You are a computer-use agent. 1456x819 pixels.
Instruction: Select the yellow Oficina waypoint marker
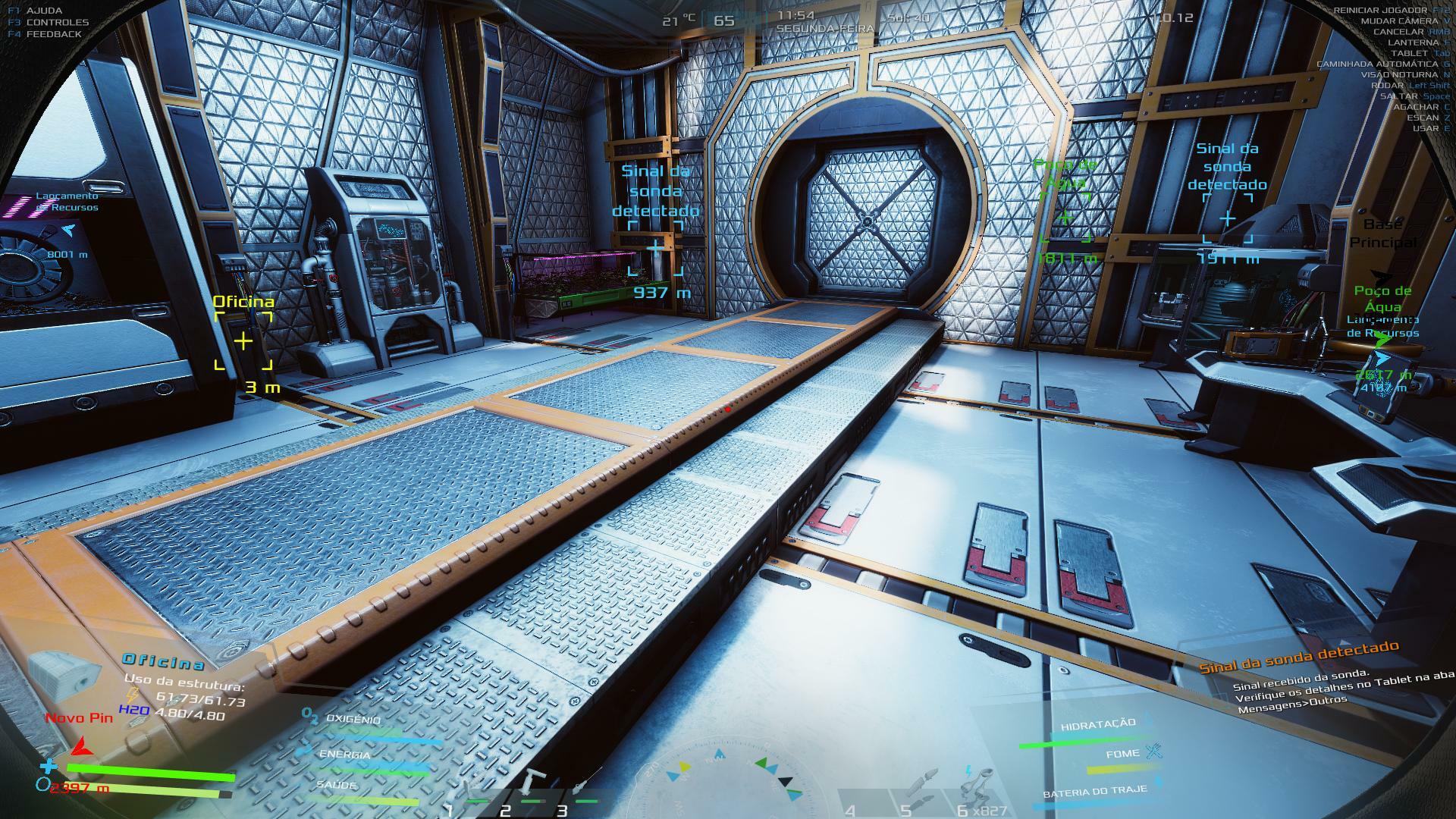point(243,341)
